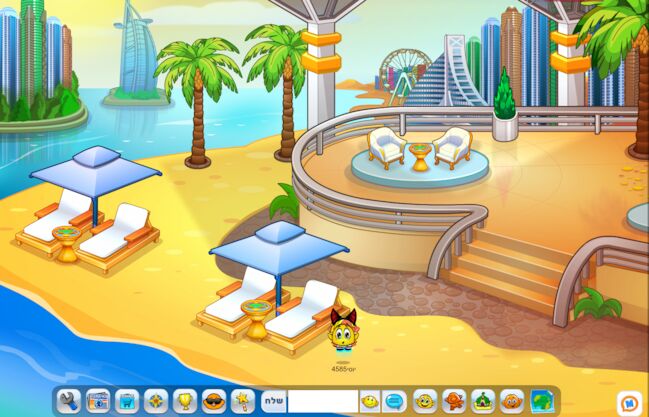This screenshot has width=649, height=417.
Task: Click the blue logo corner button
Action: pos(632,402)
